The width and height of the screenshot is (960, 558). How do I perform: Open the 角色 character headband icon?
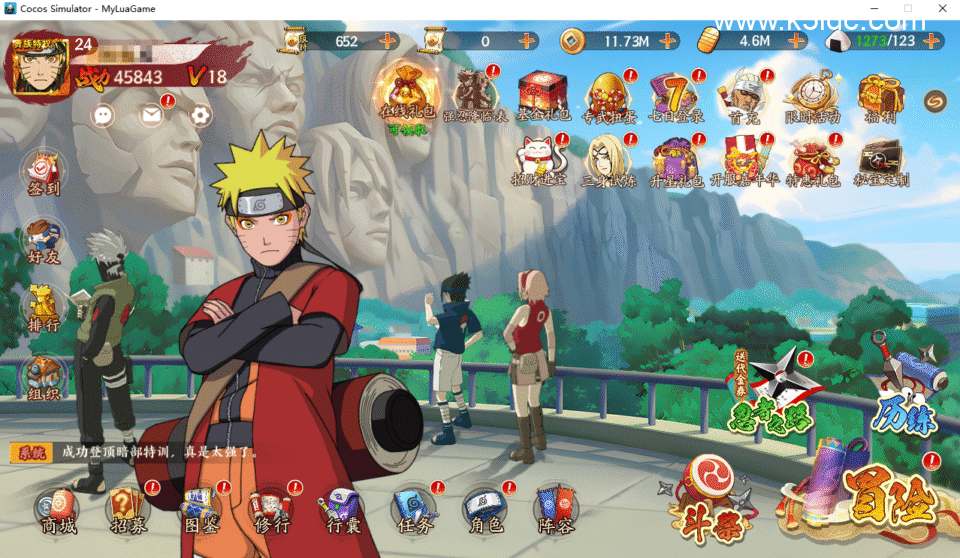(483, 509)
